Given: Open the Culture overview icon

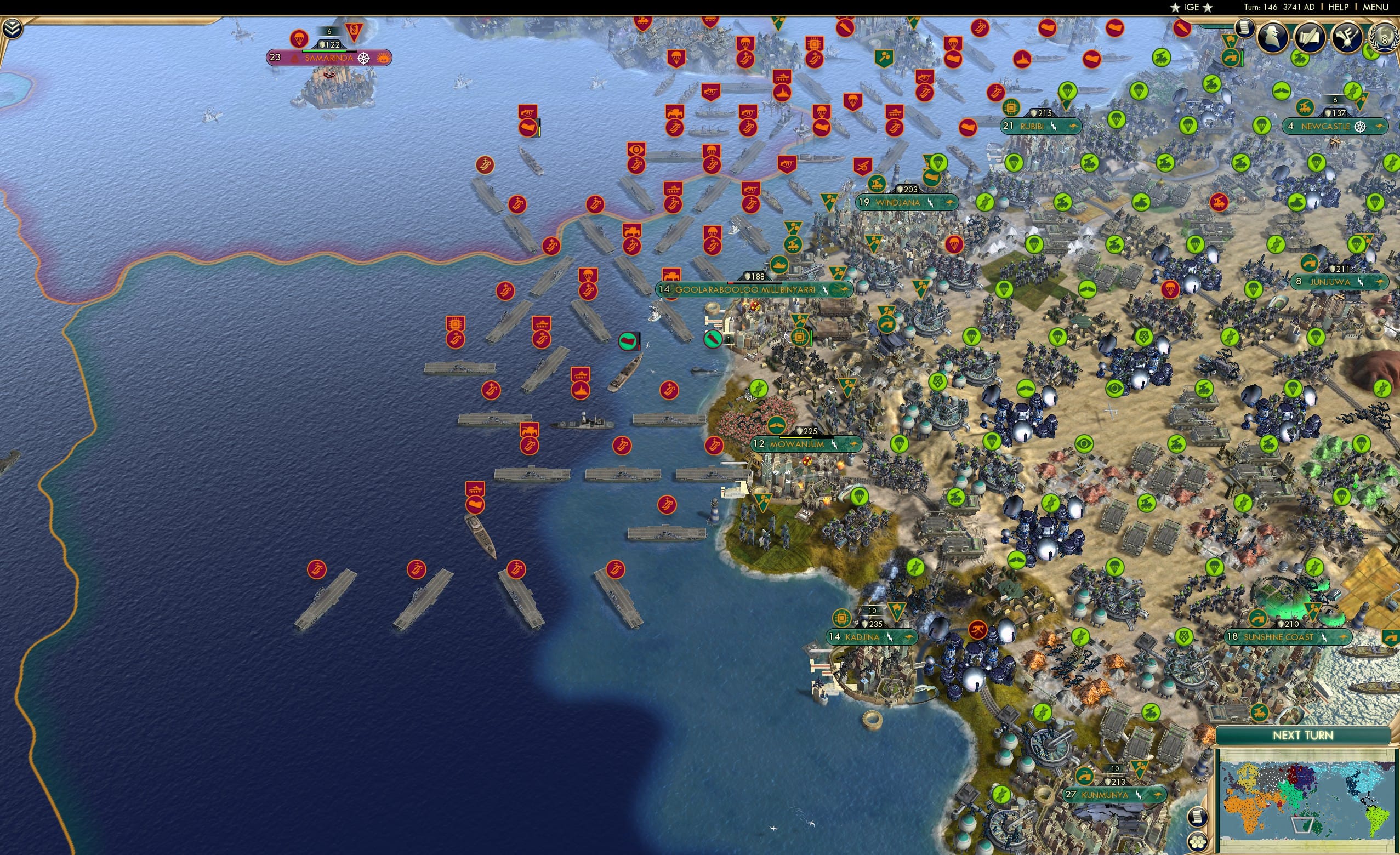Looking at the screenshot, I should pyautogui.click(x=1346, y=38).
